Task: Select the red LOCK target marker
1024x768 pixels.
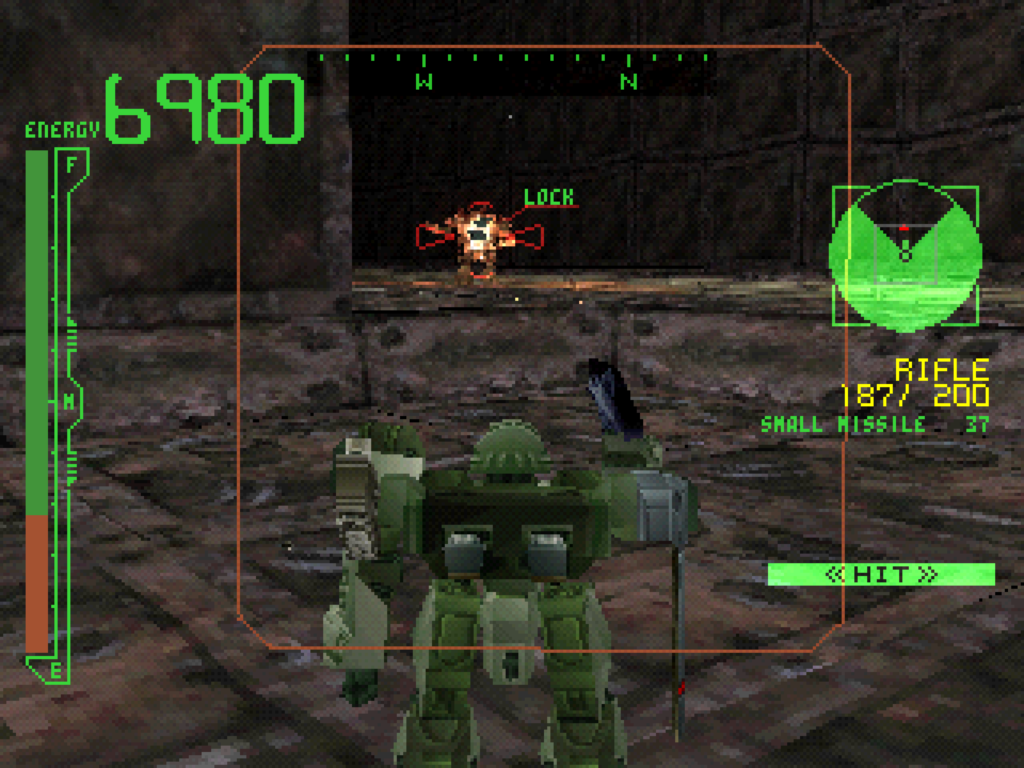Action: coord(480,236)
